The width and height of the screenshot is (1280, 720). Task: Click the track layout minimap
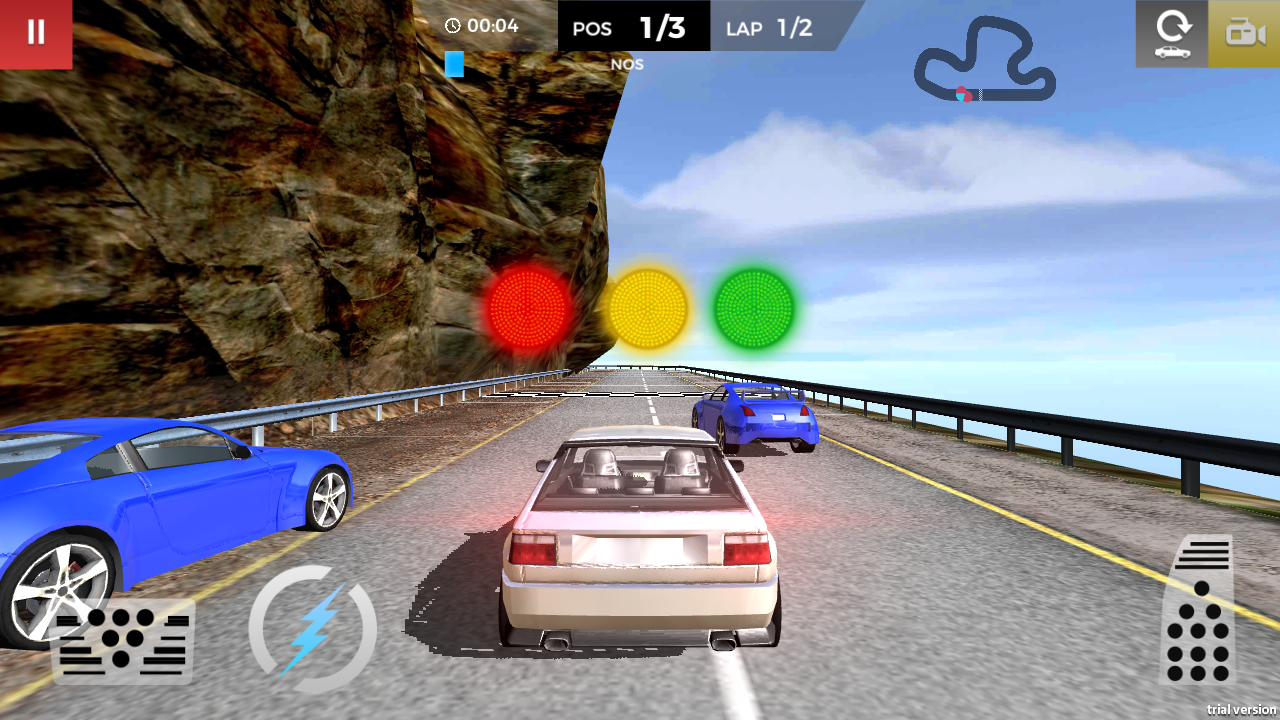click(x=984, y=62)
